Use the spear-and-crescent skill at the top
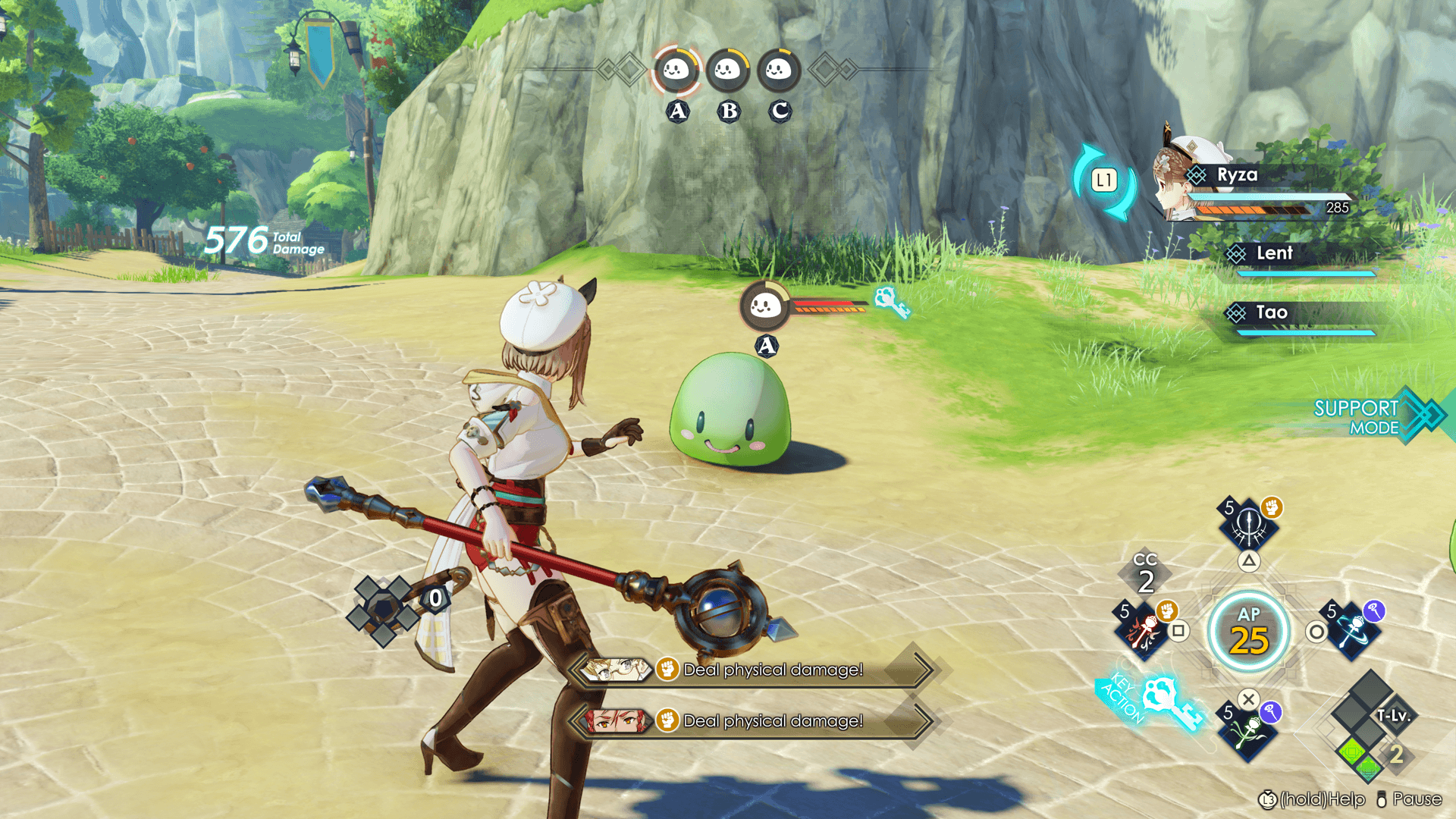Image resolution: width=1456 pixels, height=819 pixels. [1249, 523]
